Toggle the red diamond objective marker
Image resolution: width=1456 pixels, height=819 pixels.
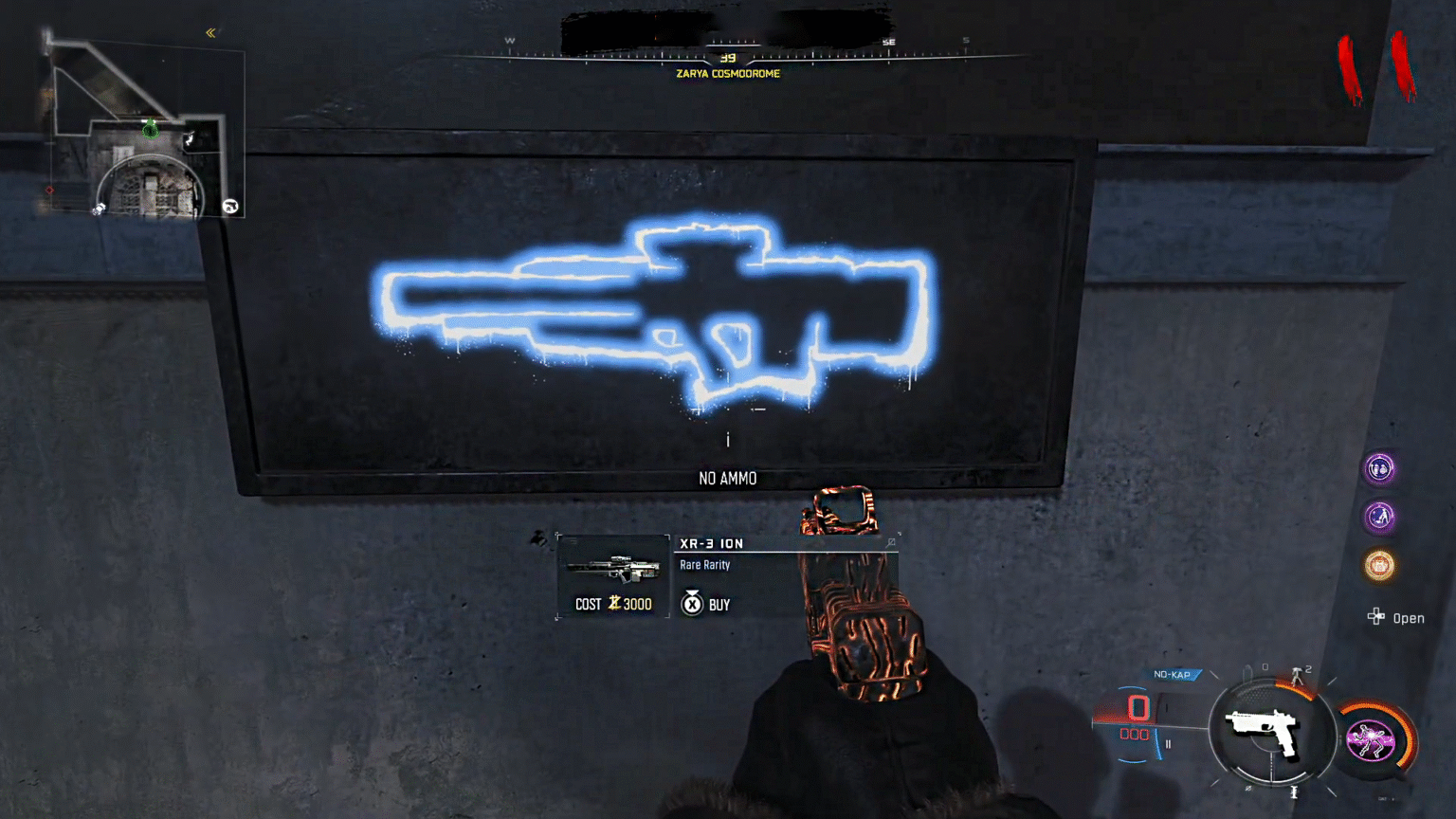pyautogui.click(x=51, y=190)
